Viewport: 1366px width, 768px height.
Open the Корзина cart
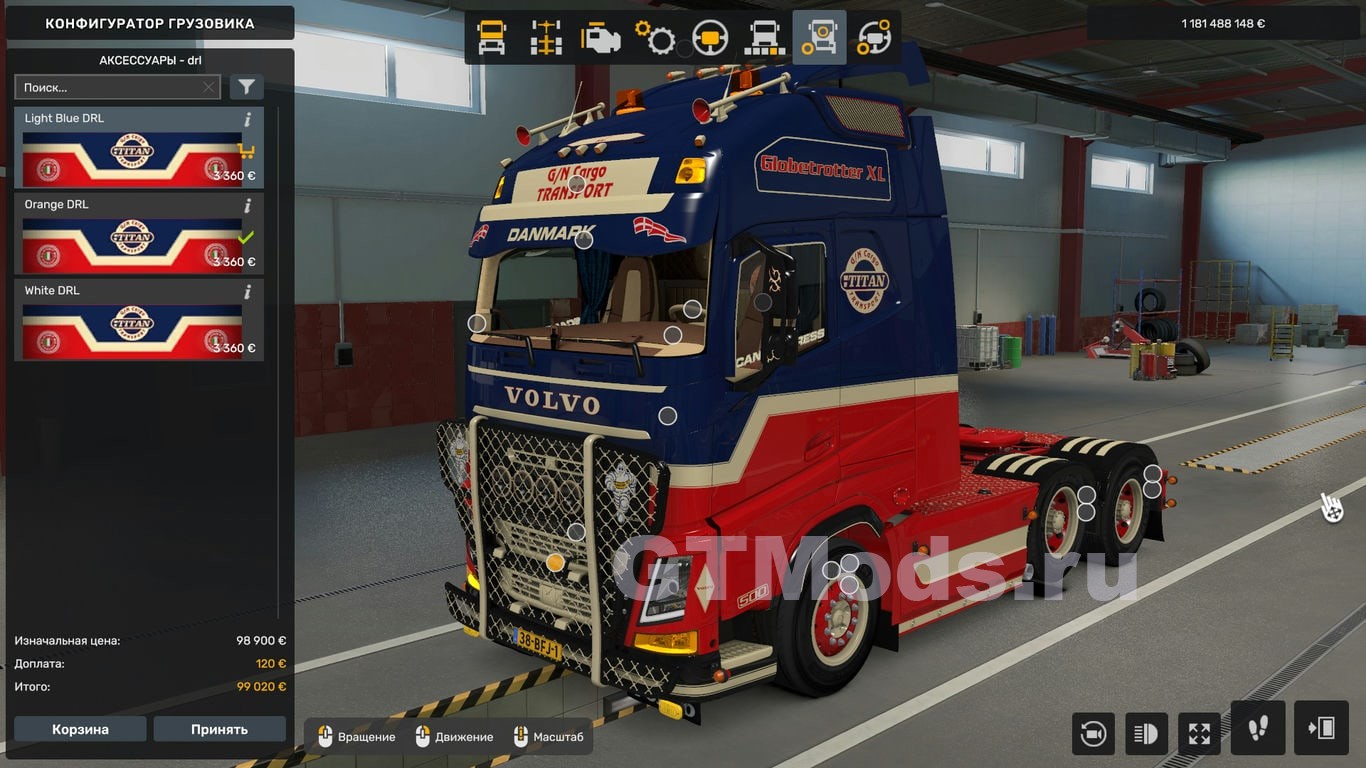[80, 729]
